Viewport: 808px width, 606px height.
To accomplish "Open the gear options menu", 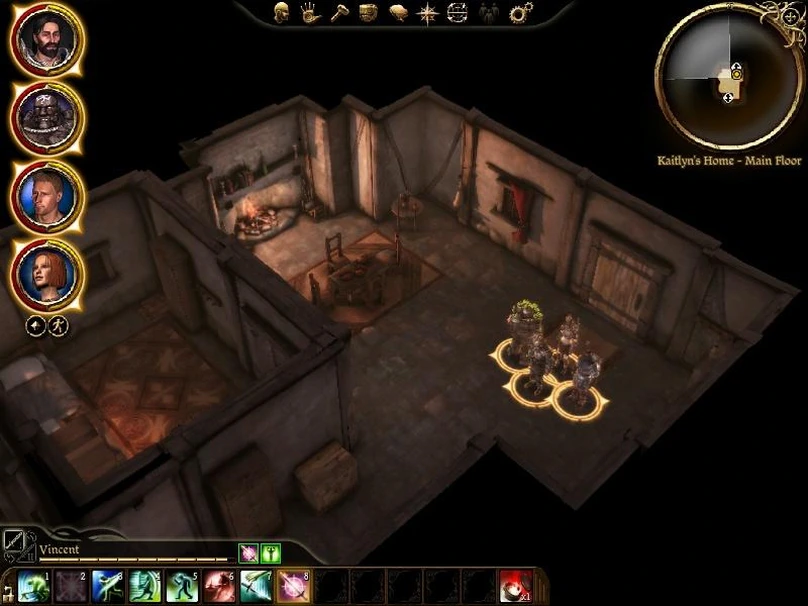I will [x=520, y=13].
